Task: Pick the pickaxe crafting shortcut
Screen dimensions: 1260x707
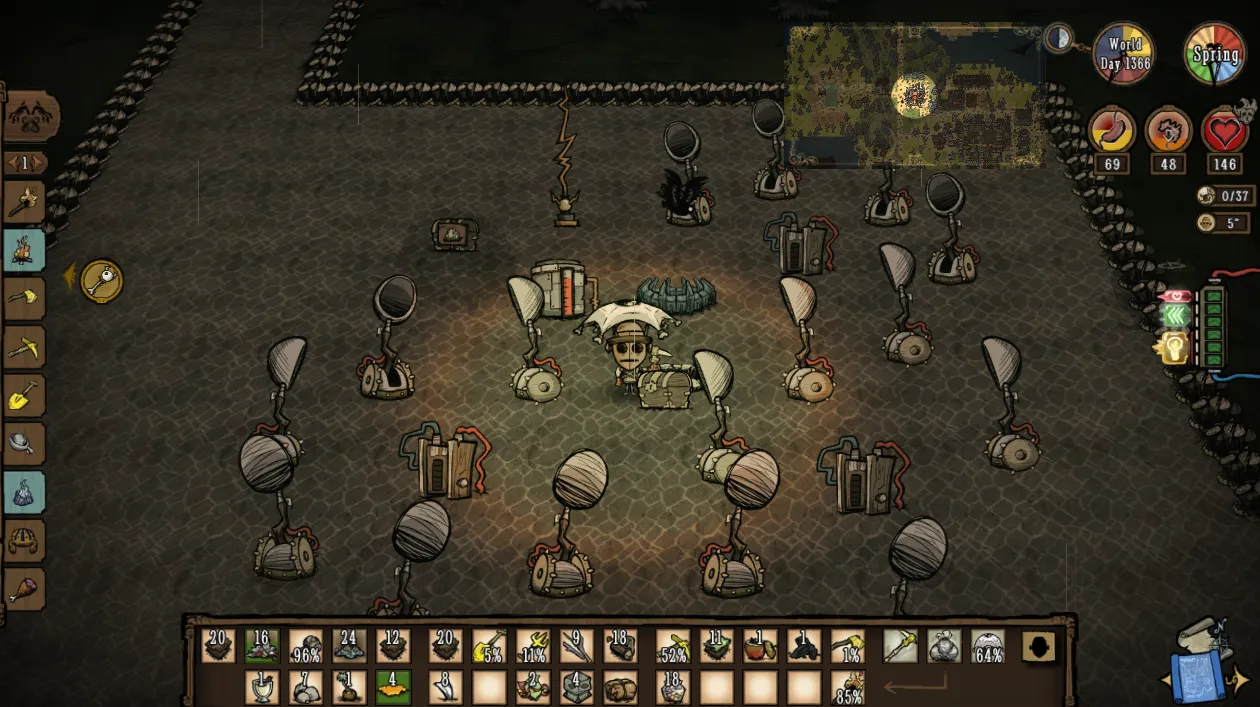Action: coord(24,347)
